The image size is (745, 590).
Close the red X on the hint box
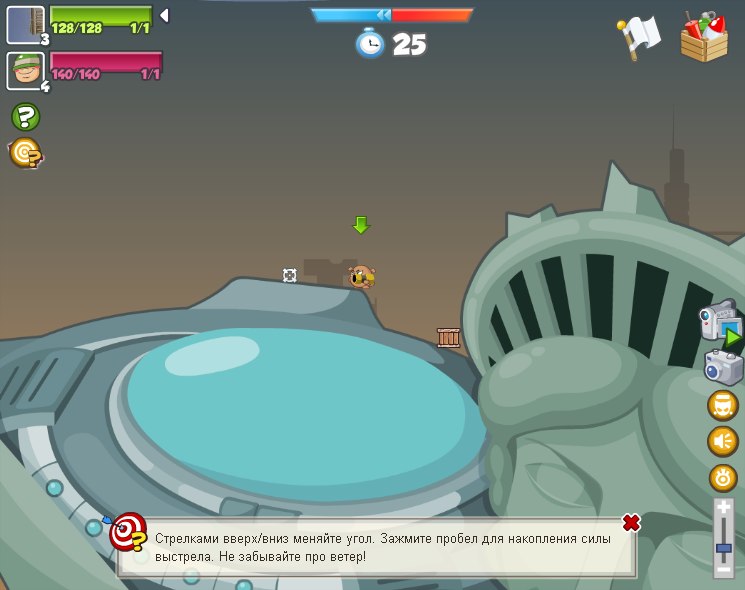pyautogui.click(x=631, y=523)
